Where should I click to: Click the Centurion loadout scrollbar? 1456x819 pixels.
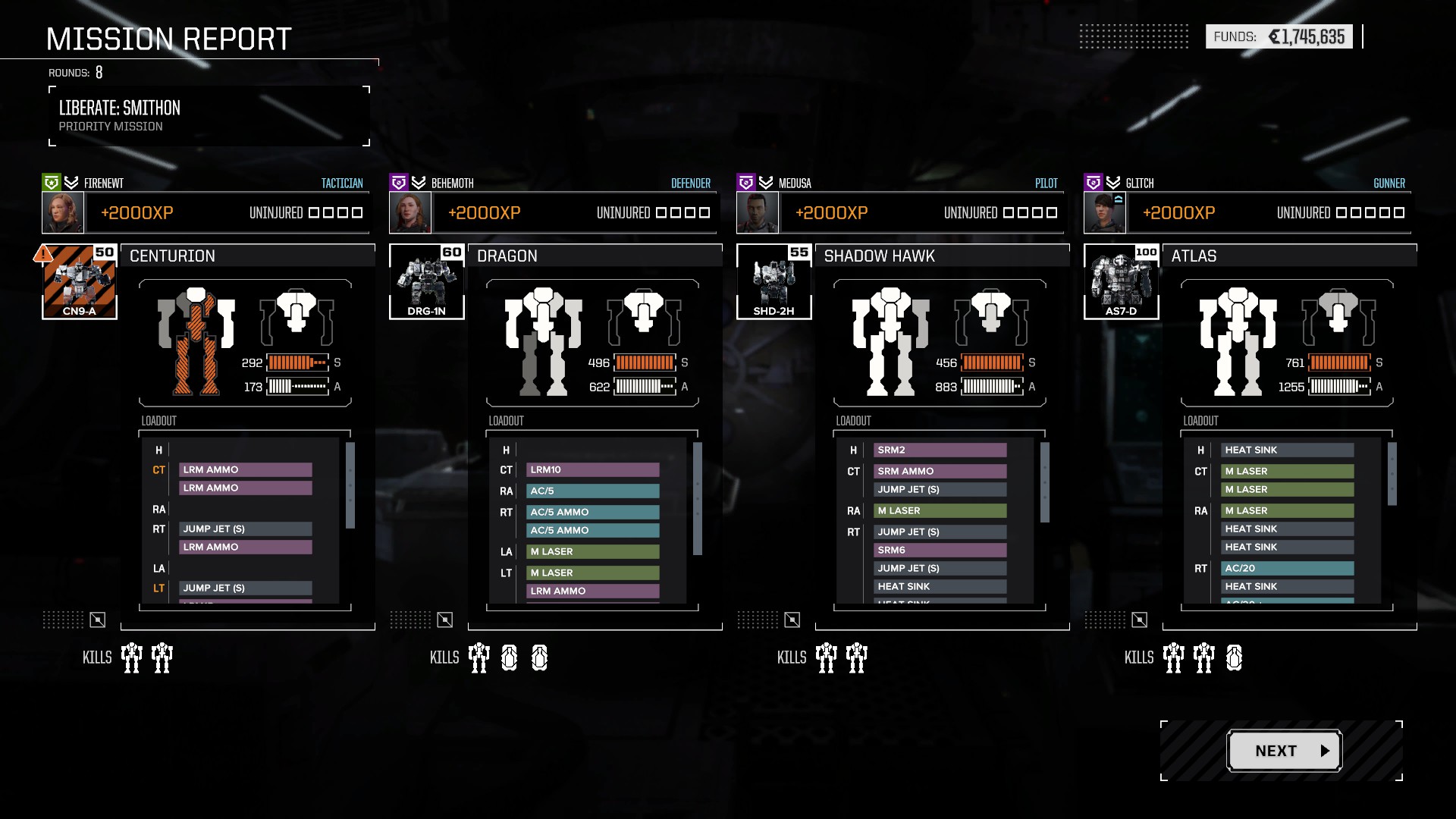(350, 485)
